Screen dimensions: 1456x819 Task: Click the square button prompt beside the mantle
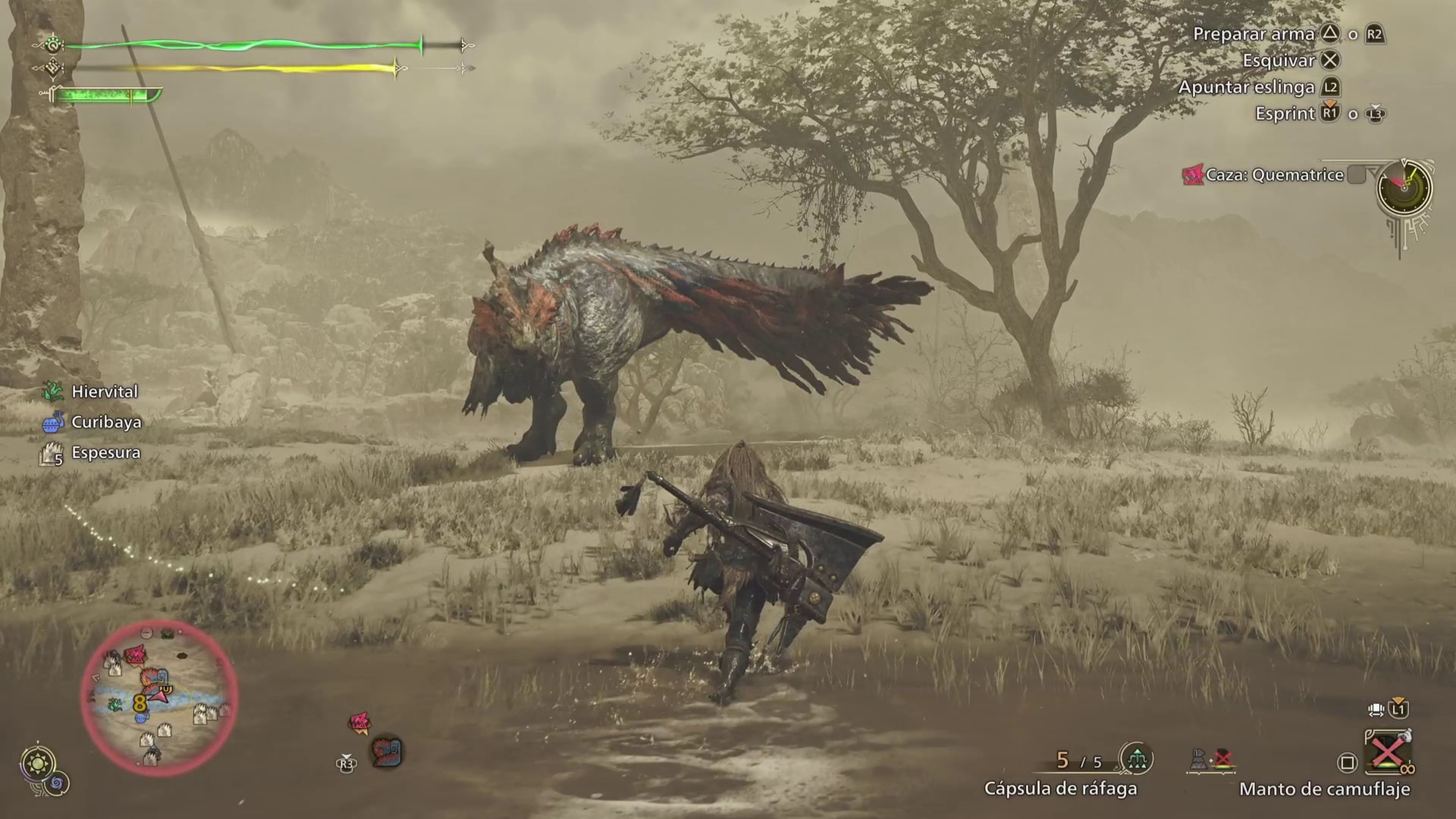point(1347,762)
